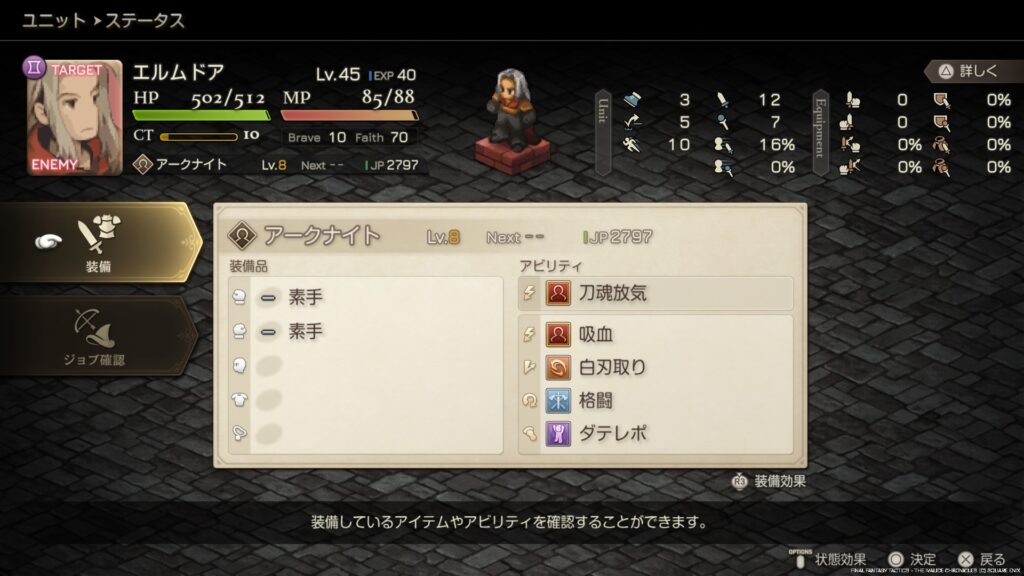The image size is (1024, 576).
Task: Show details with the 詳しく button
Action: [967, 72]
